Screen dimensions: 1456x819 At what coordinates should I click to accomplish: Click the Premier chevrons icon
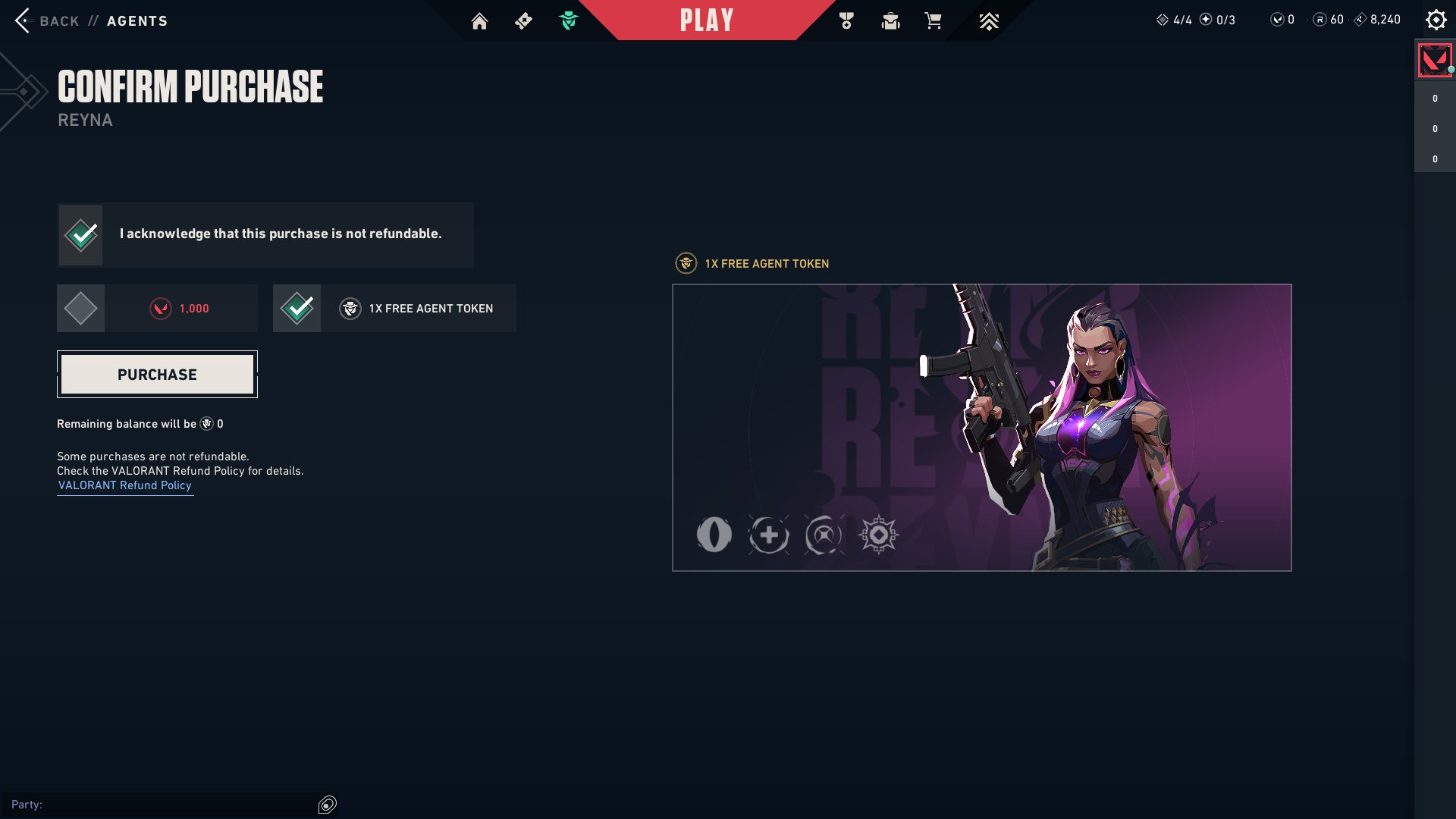(x=988, y=21)
